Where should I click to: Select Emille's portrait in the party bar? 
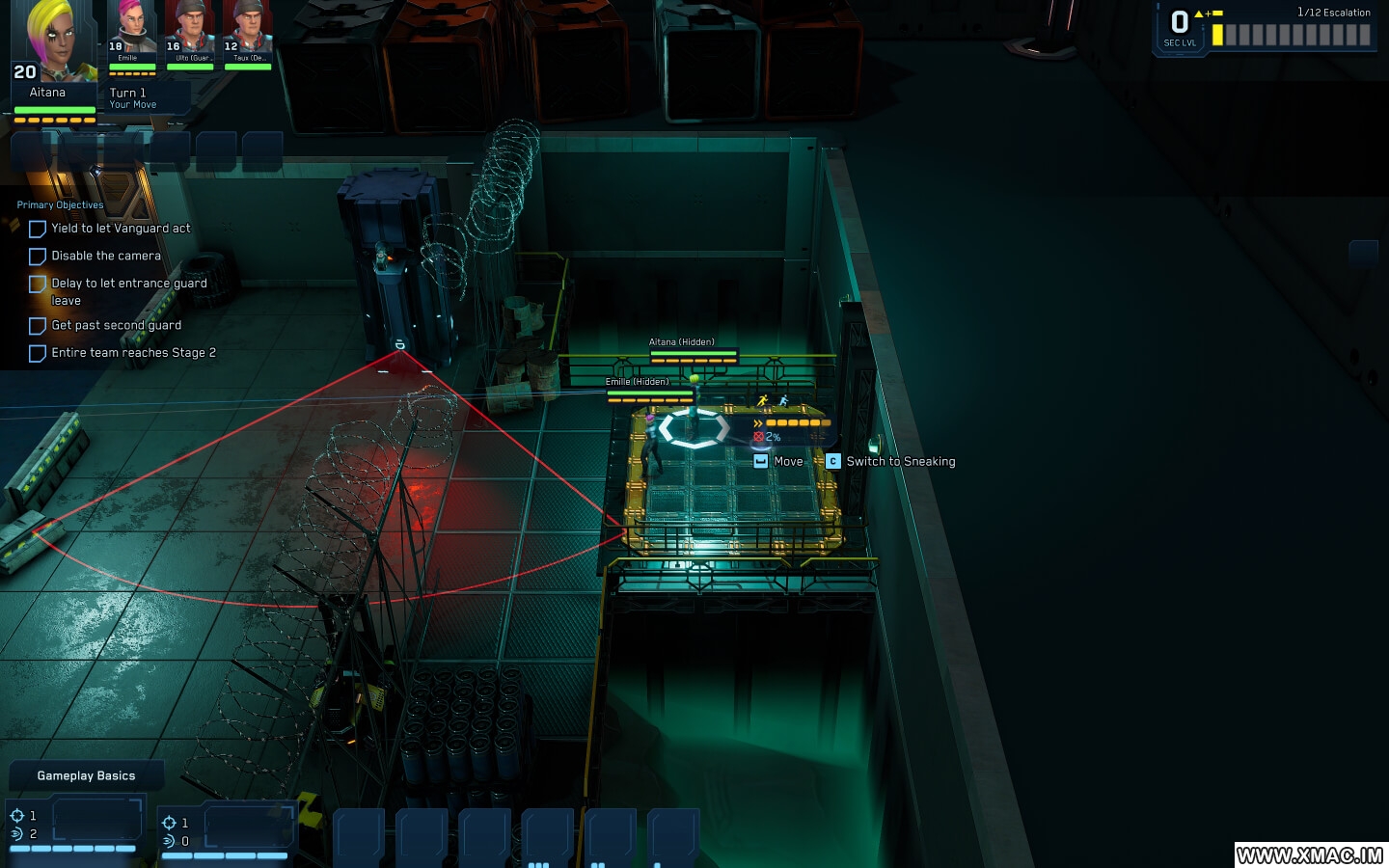[x=131, y=29]
